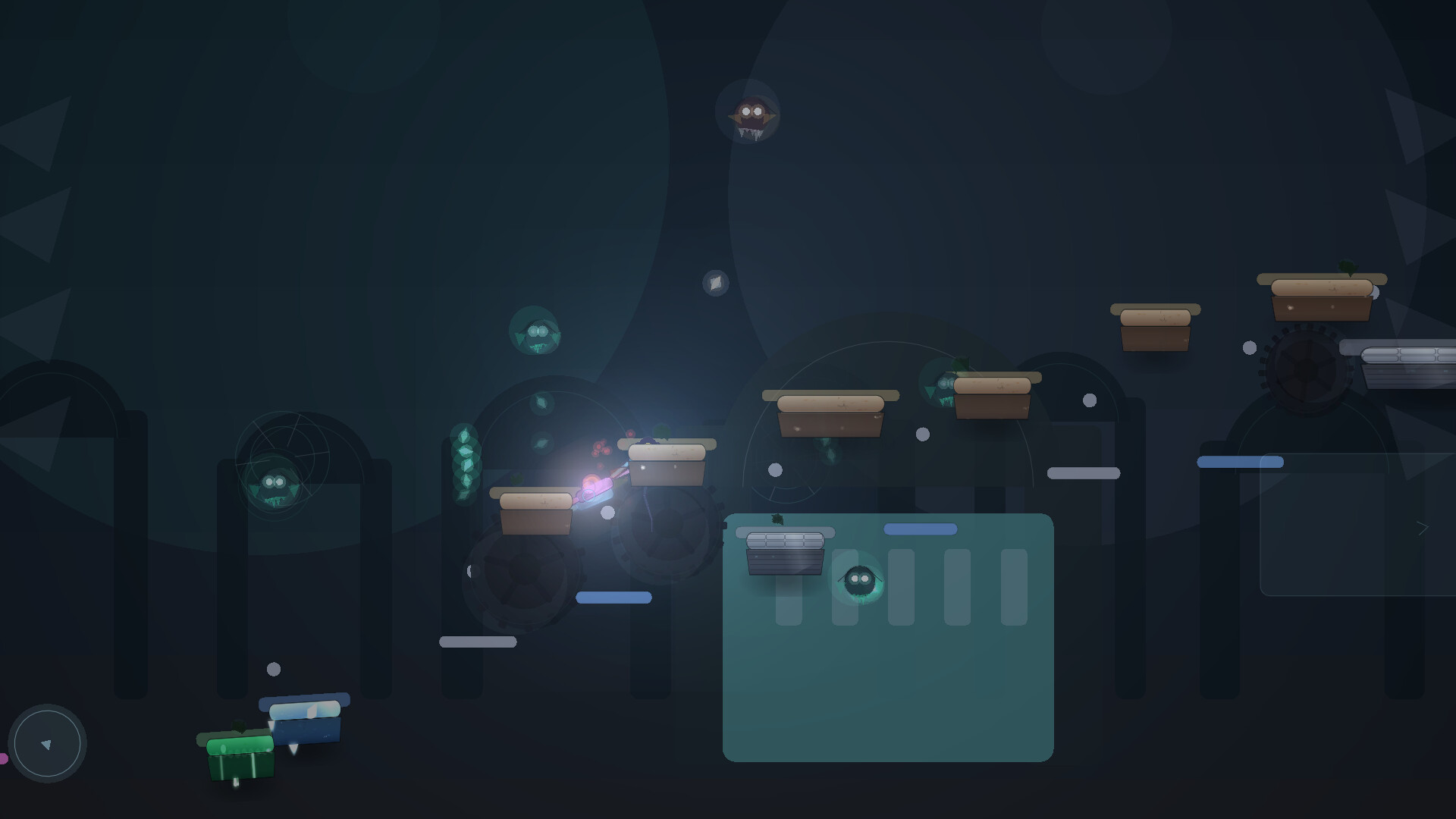The image size is (1456, 819).
Task: Click the mossy green chest platform at bottom
Action: pos(239,758)
